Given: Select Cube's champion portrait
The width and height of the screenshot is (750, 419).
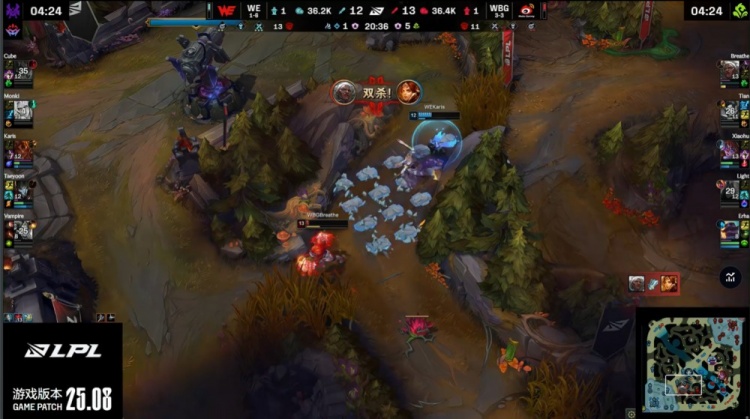Looking at the screenshot, I should click(20, 72).
